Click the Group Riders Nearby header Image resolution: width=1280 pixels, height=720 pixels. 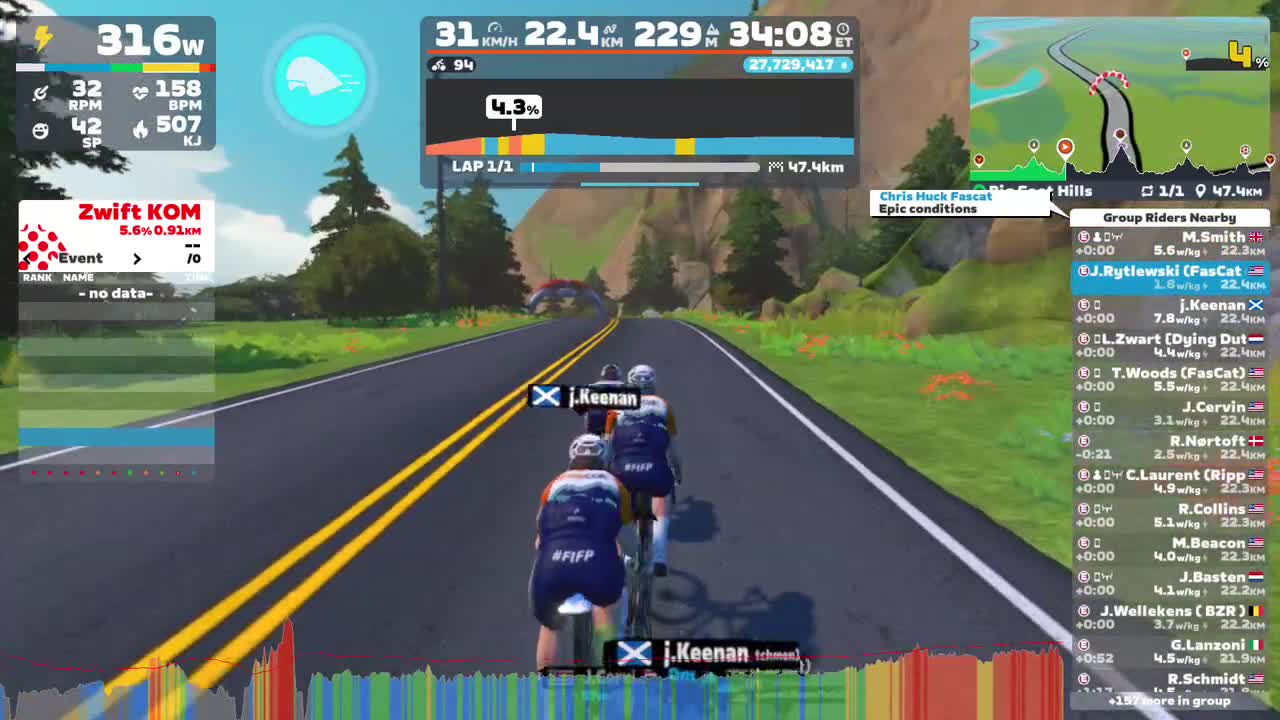pos(1170,217)
